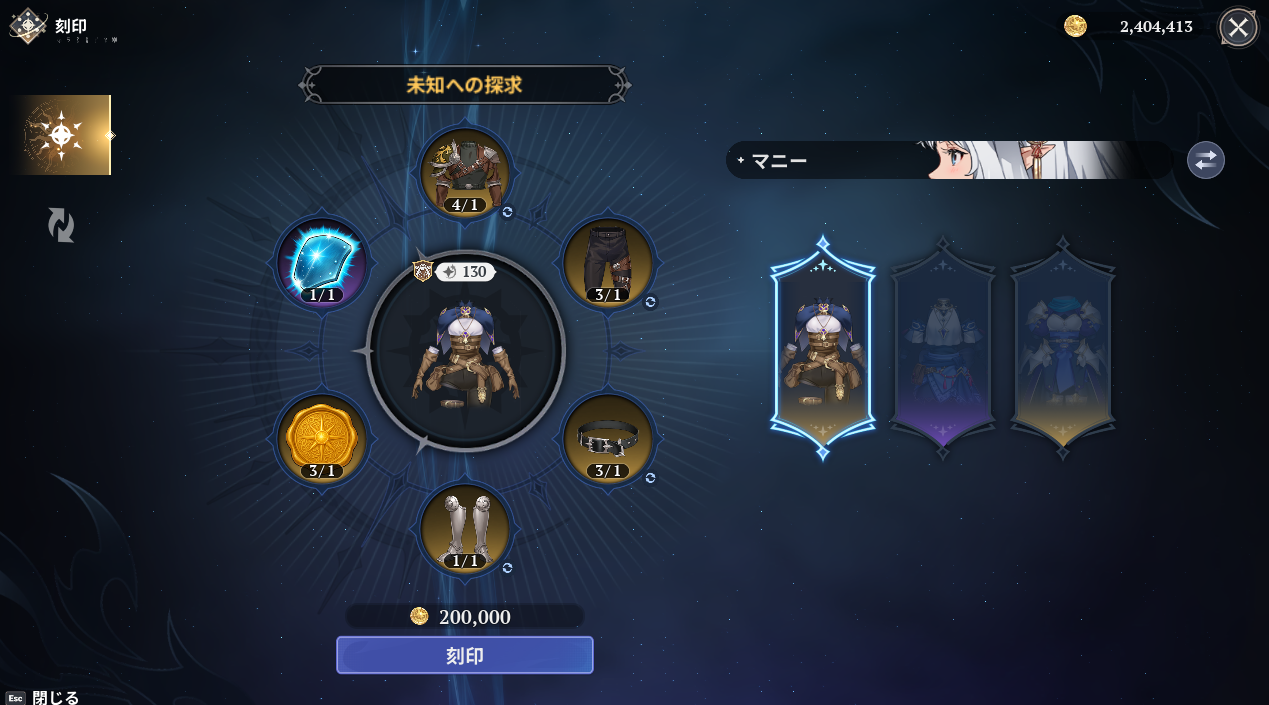Open the circular arrows refresh tab

61,224
